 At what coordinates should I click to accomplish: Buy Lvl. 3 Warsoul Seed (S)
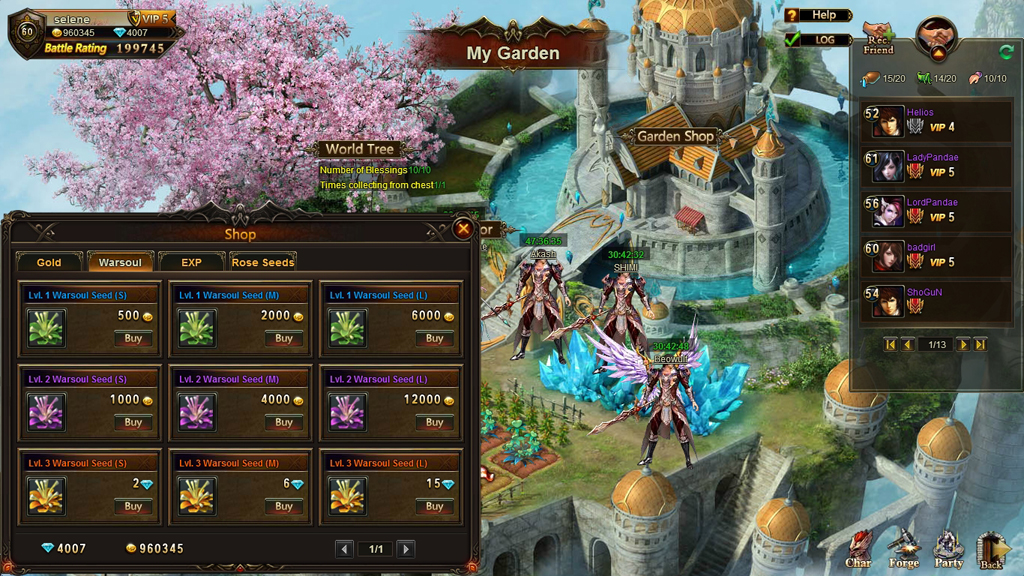pyautogui.click(x=133, y=507)
